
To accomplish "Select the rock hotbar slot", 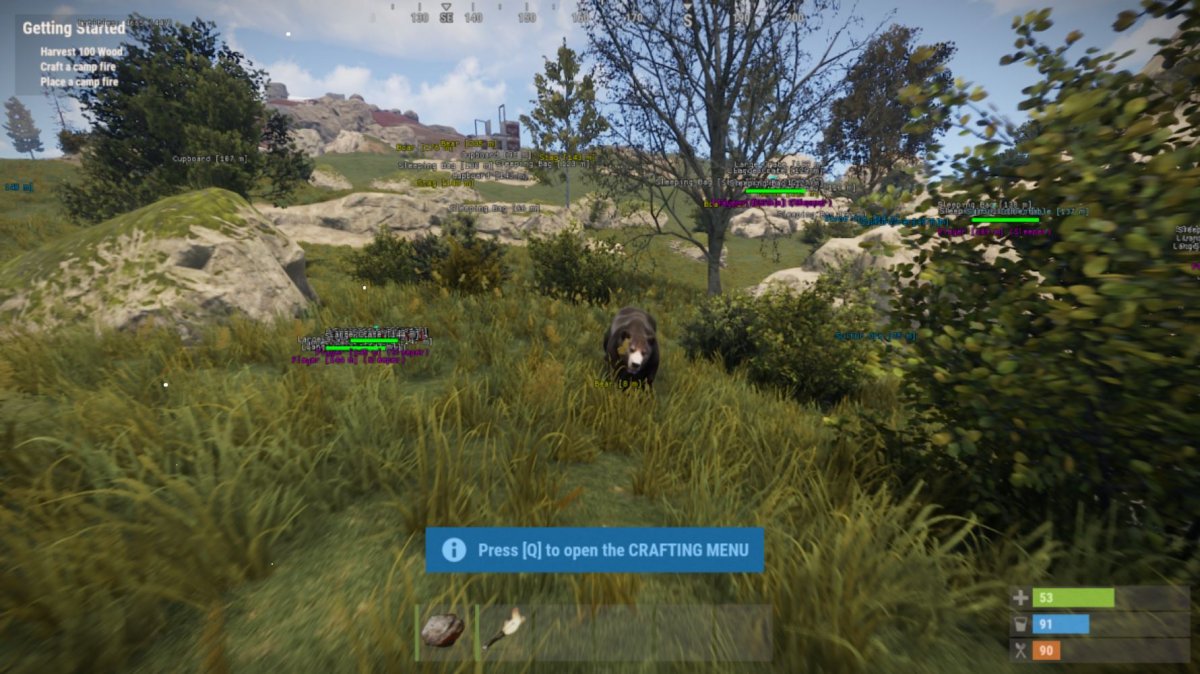I will tap(443, 631).
